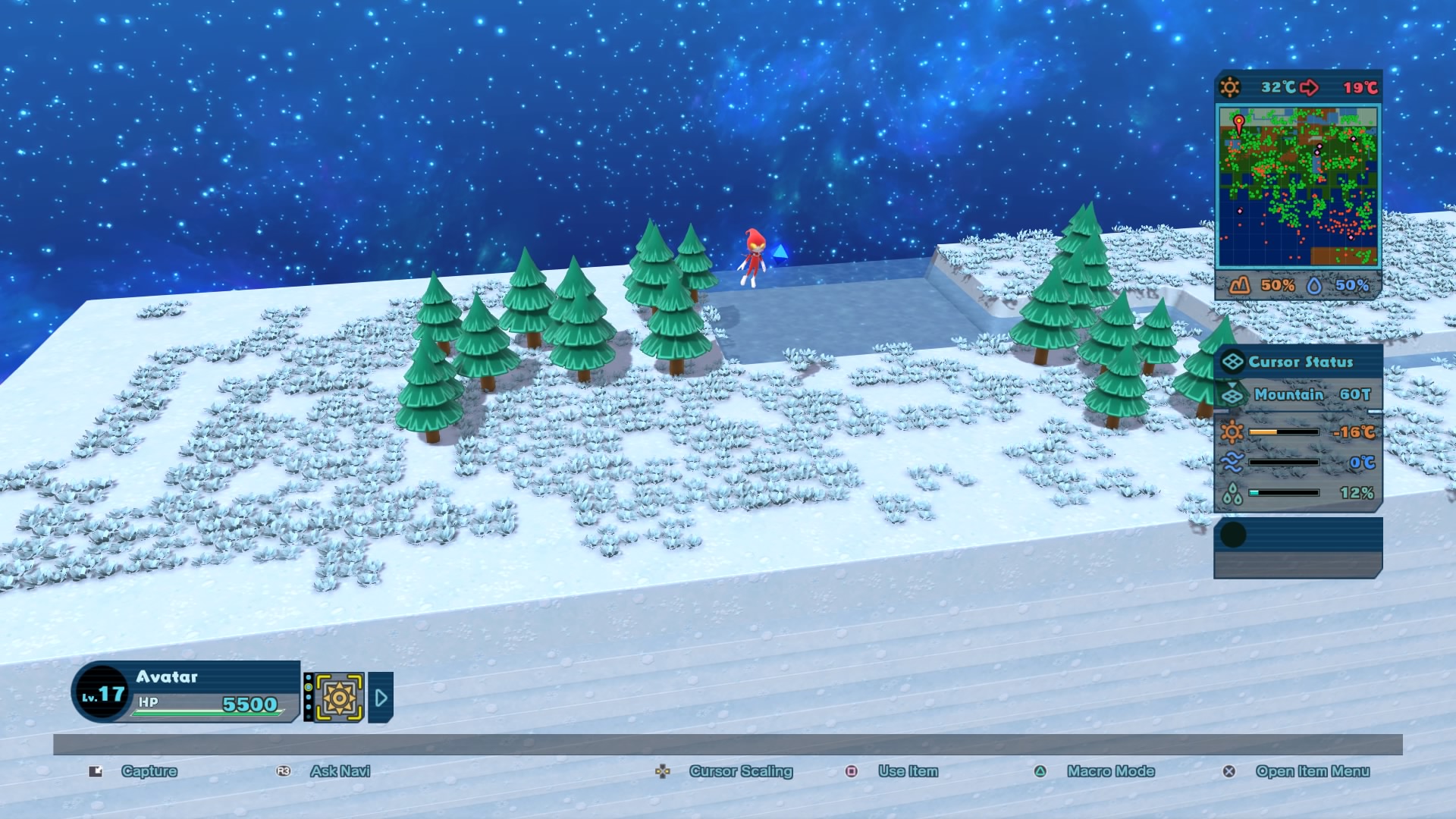1456x819 pixels.
Task: Click the disclosure triangle above Mountain entry
Action: pos(1232,385)
